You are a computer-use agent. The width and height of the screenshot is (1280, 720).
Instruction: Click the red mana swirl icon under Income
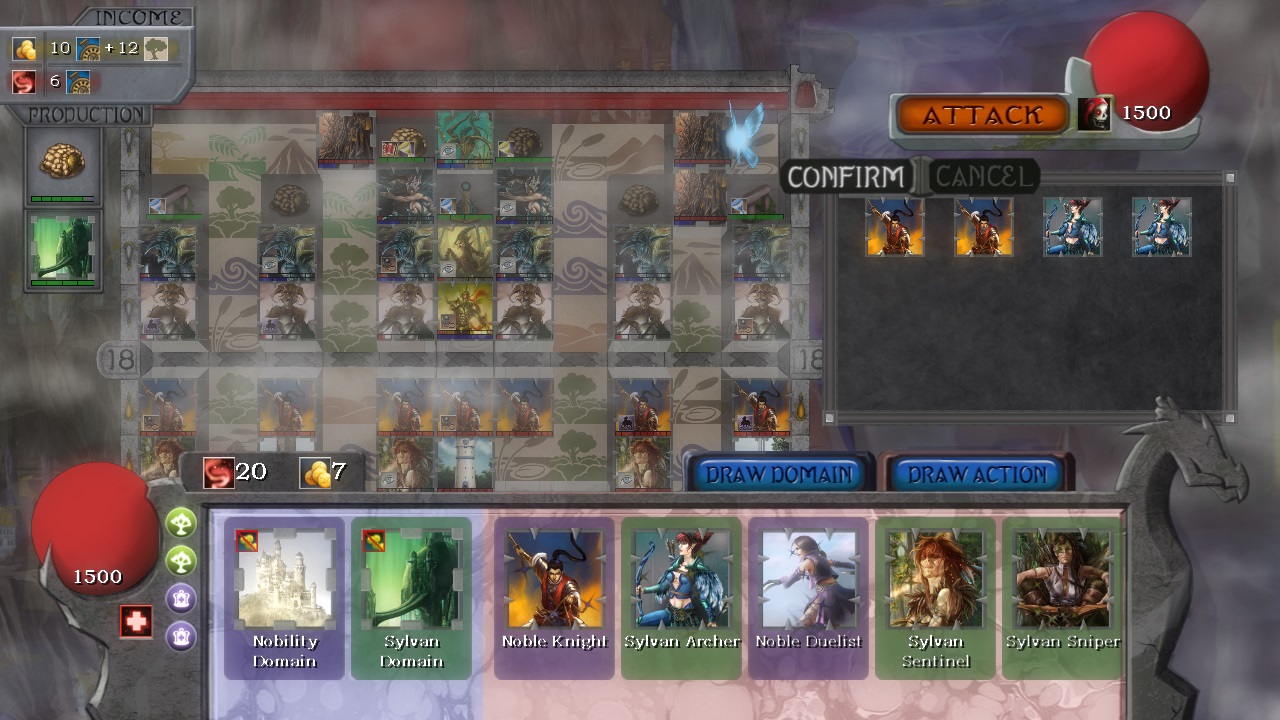coord(23,82)
